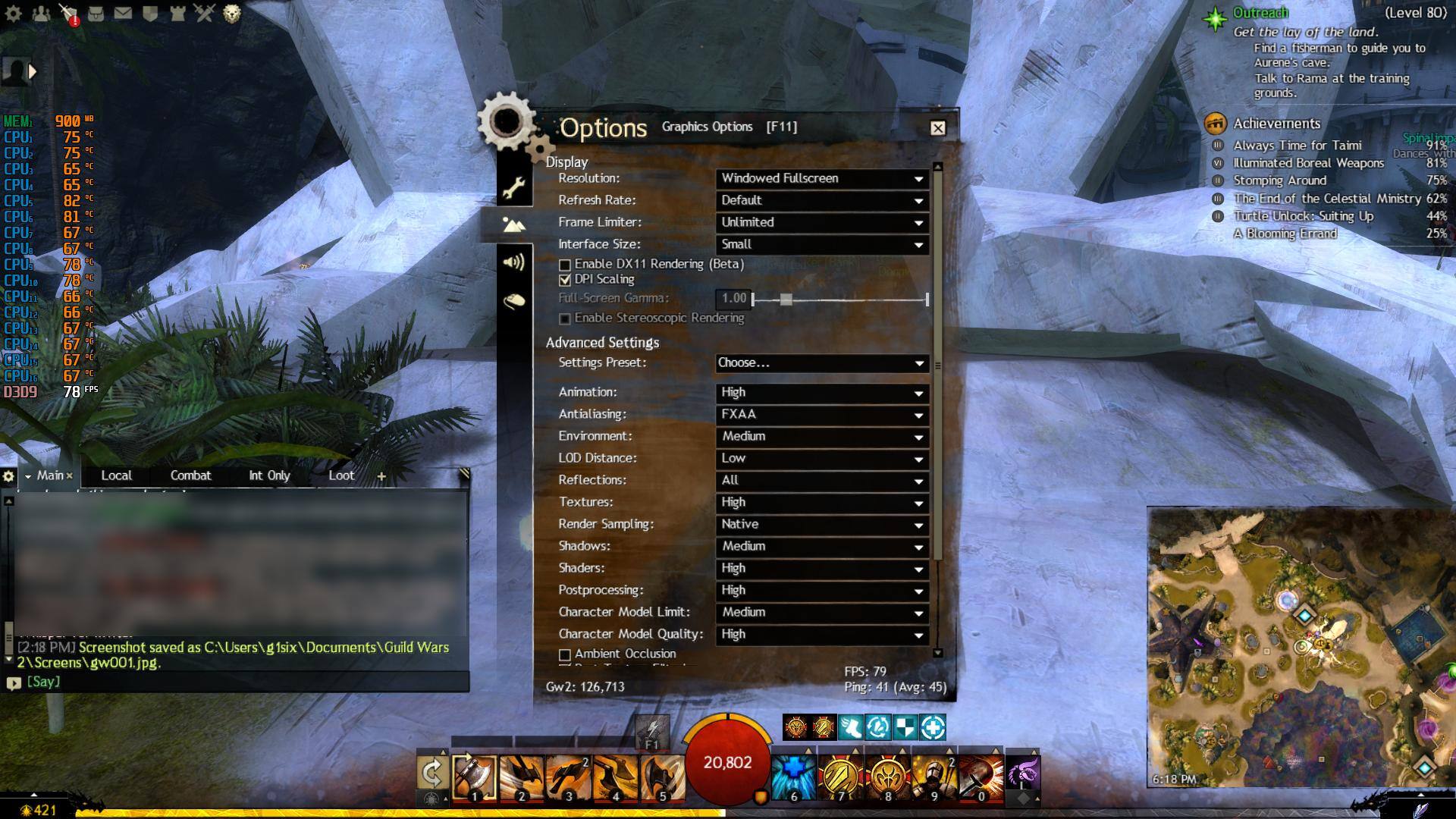
Task: Switch to the Sound Options speaker tab
Action: click(x=514, y=262)
